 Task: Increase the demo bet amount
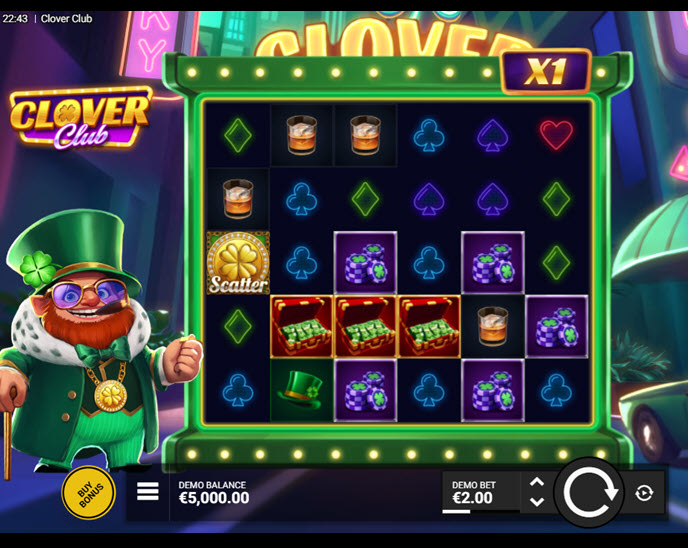tap(537, 482)
